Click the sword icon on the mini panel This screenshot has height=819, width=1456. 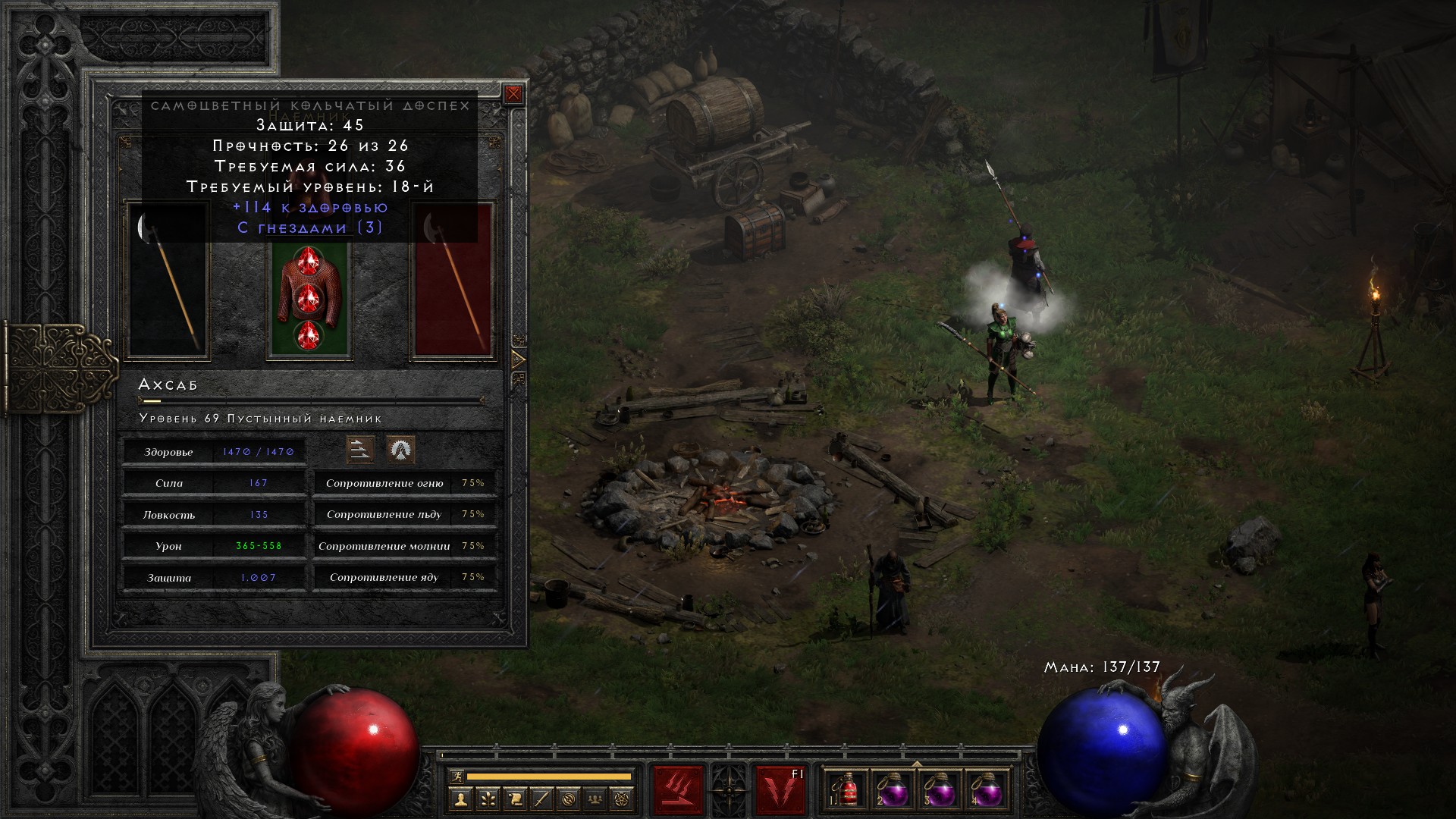point(541,799)
